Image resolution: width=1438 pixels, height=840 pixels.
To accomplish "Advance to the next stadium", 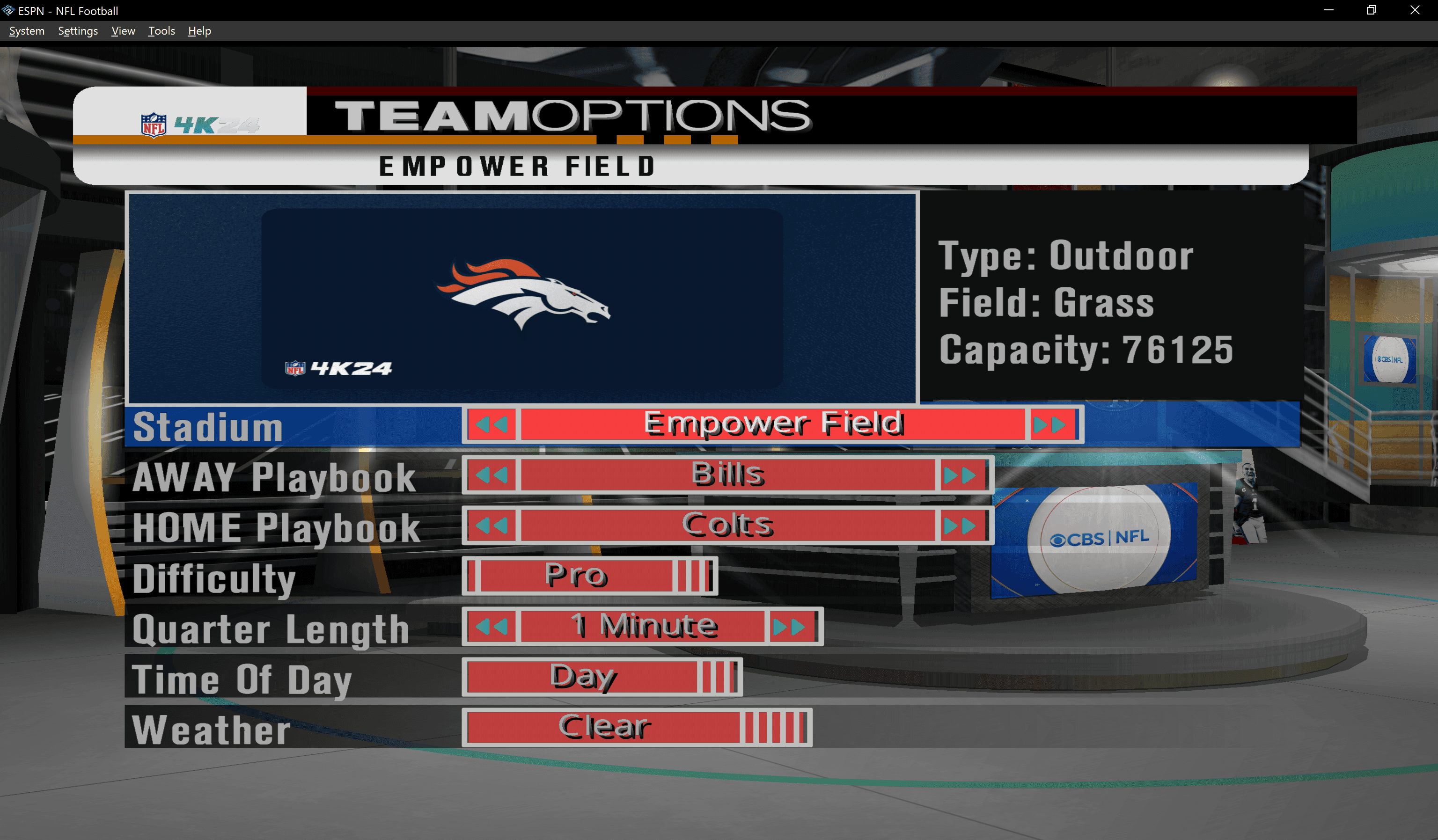I will click(1050, 424).
